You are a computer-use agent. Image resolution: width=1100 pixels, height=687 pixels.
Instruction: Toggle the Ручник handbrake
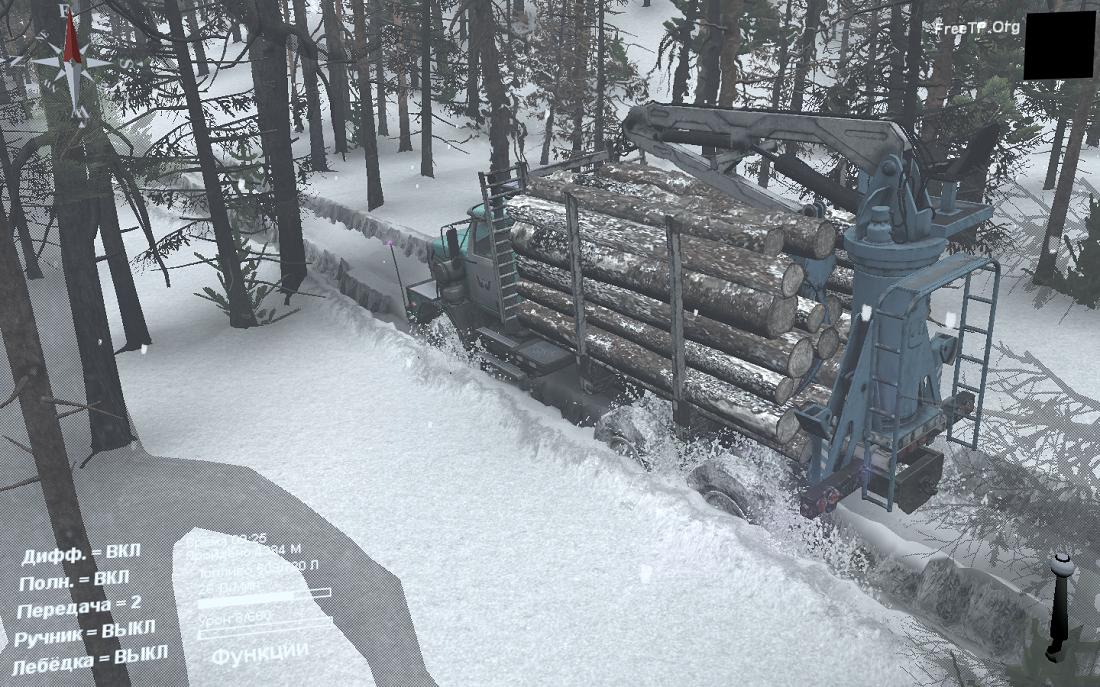click(x=86, y=632)
